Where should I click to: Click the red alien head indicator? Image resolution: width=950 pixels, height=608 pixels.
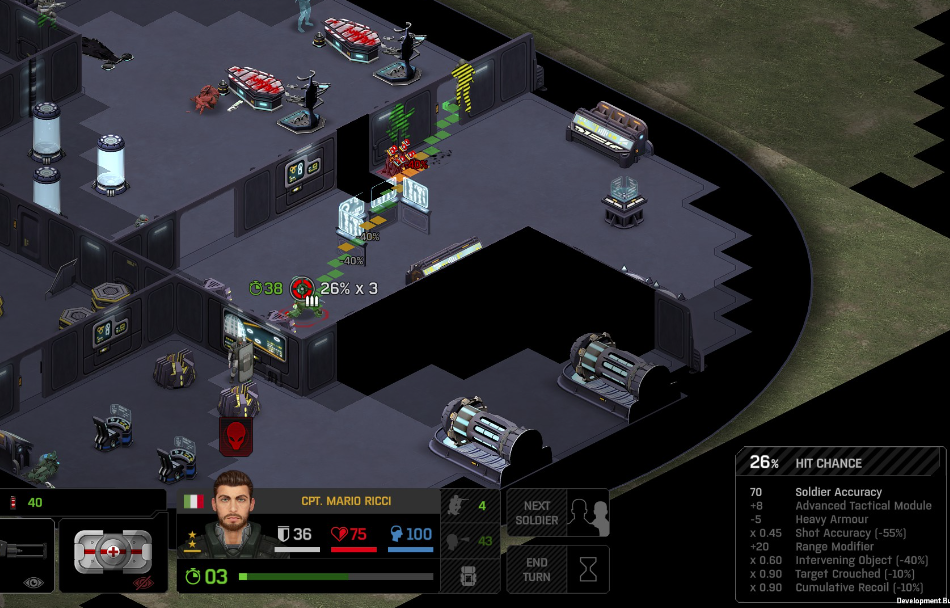[236, 435]
